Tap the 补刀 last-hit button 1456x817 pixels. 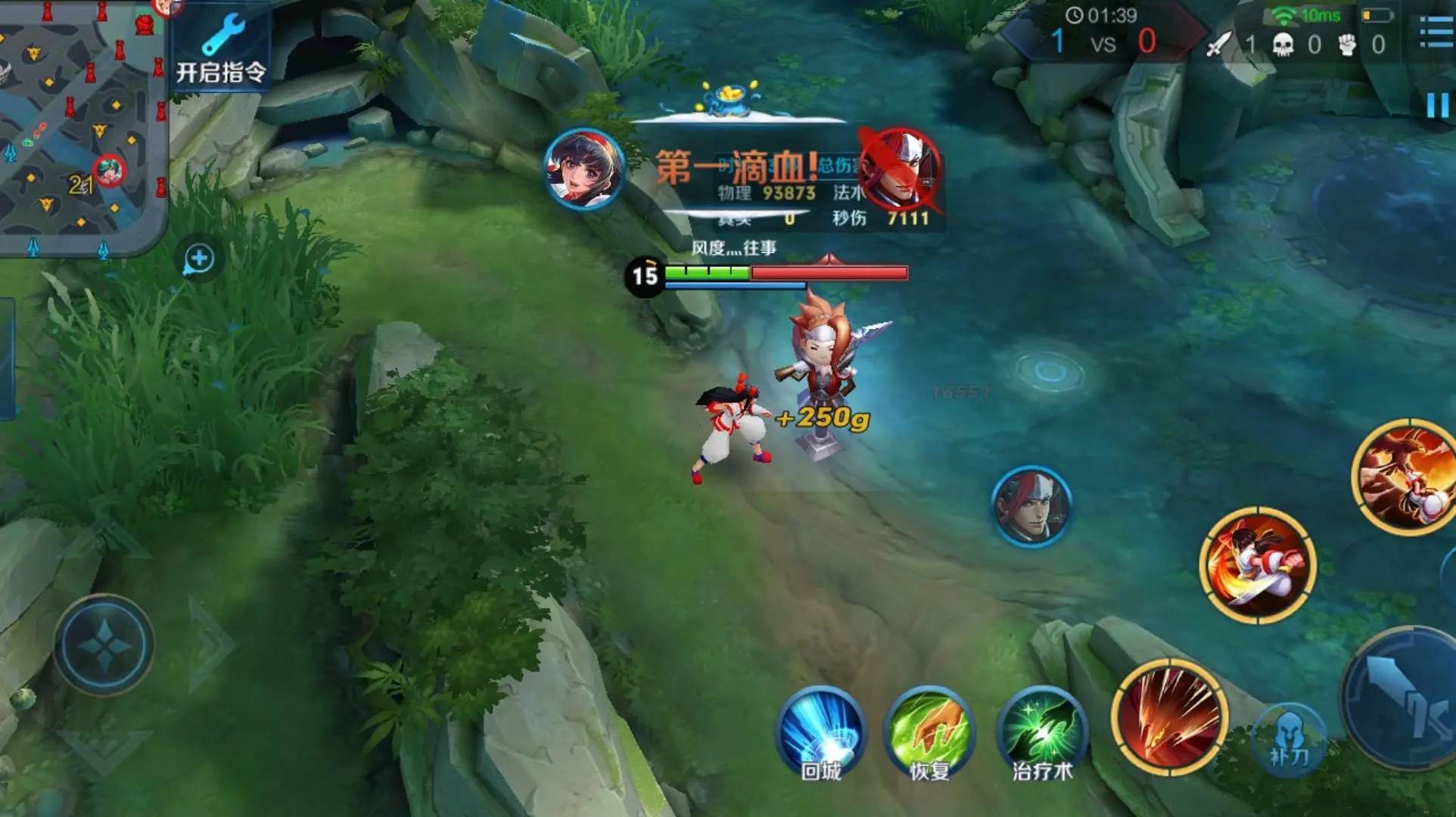click(x=1289, y=738)
